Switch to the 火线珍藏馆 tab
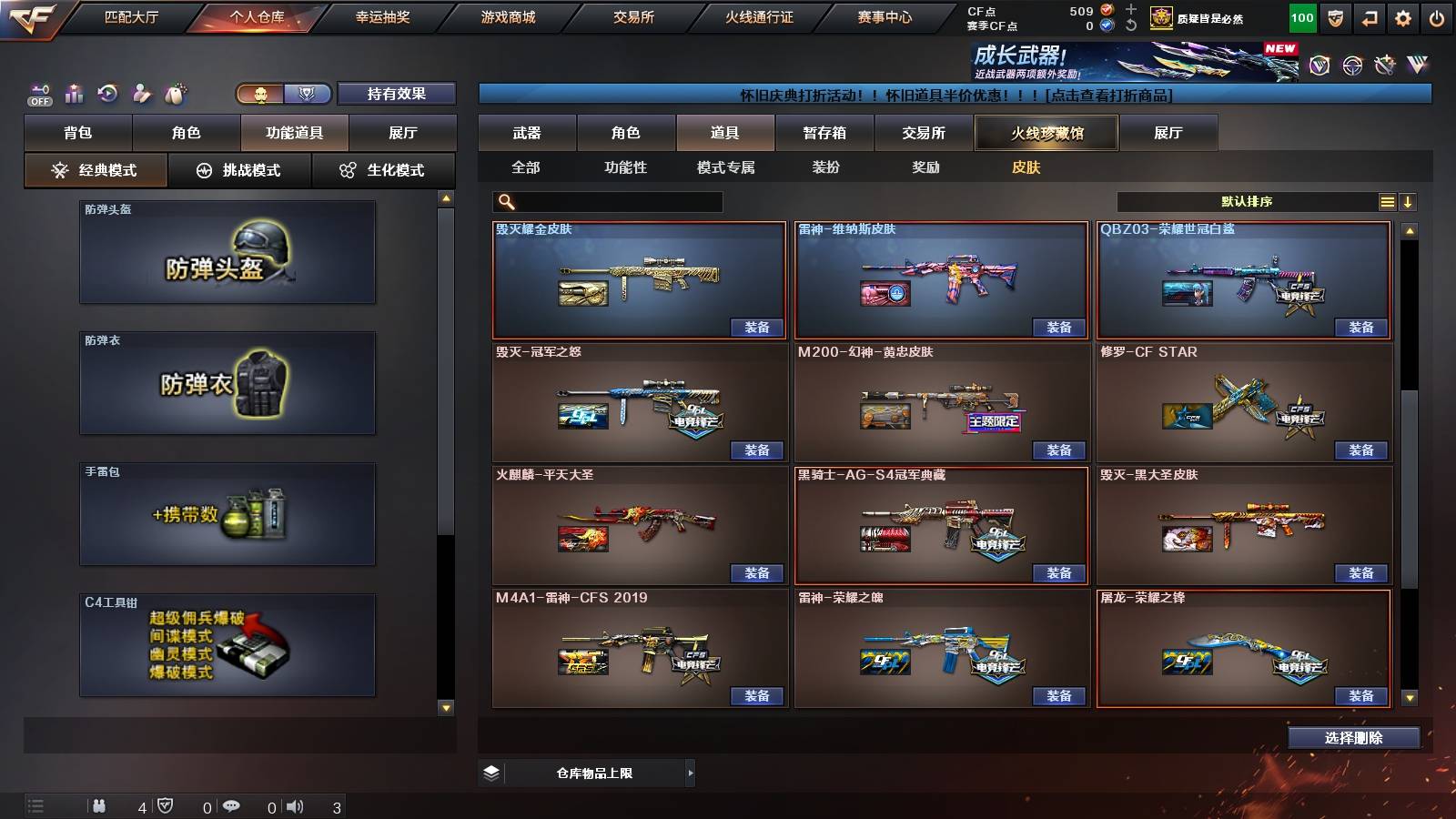The image size is (1456, 819). (1046, 133)
